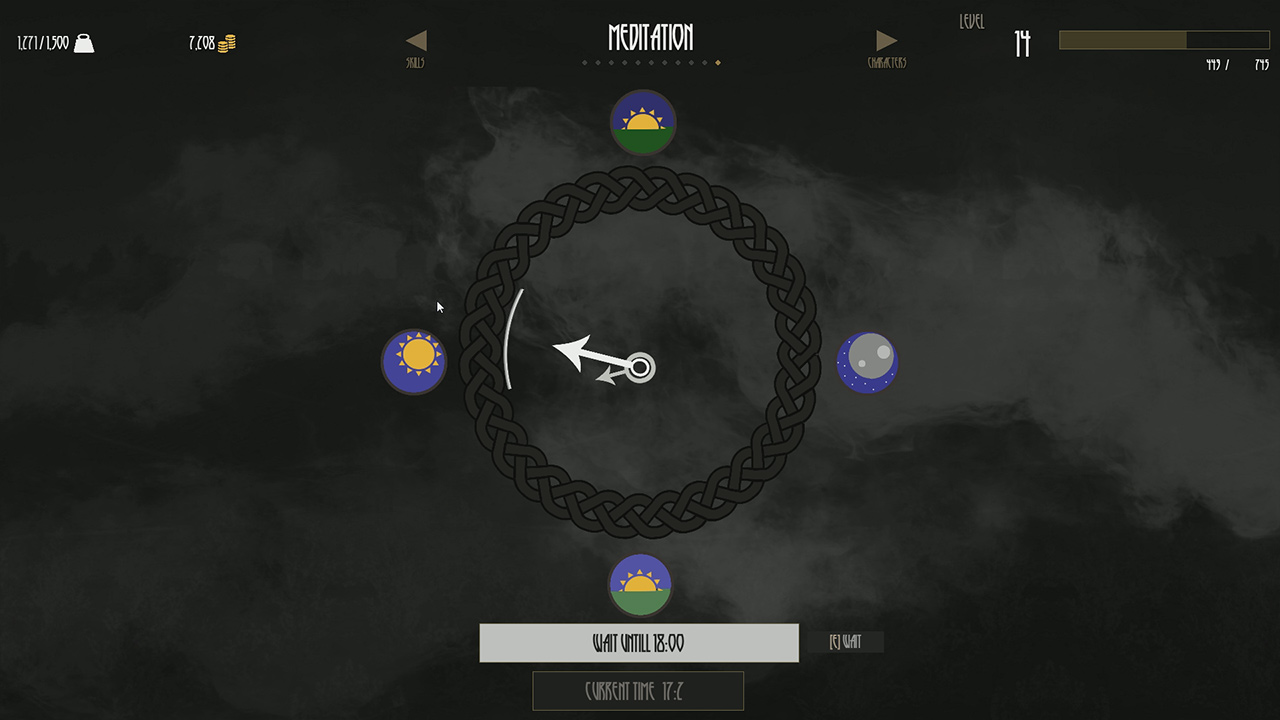Select the top sunrise time icon
The width and height of the screenshot is (1280, 720).
pyautogui.click(x=643, y=123)
